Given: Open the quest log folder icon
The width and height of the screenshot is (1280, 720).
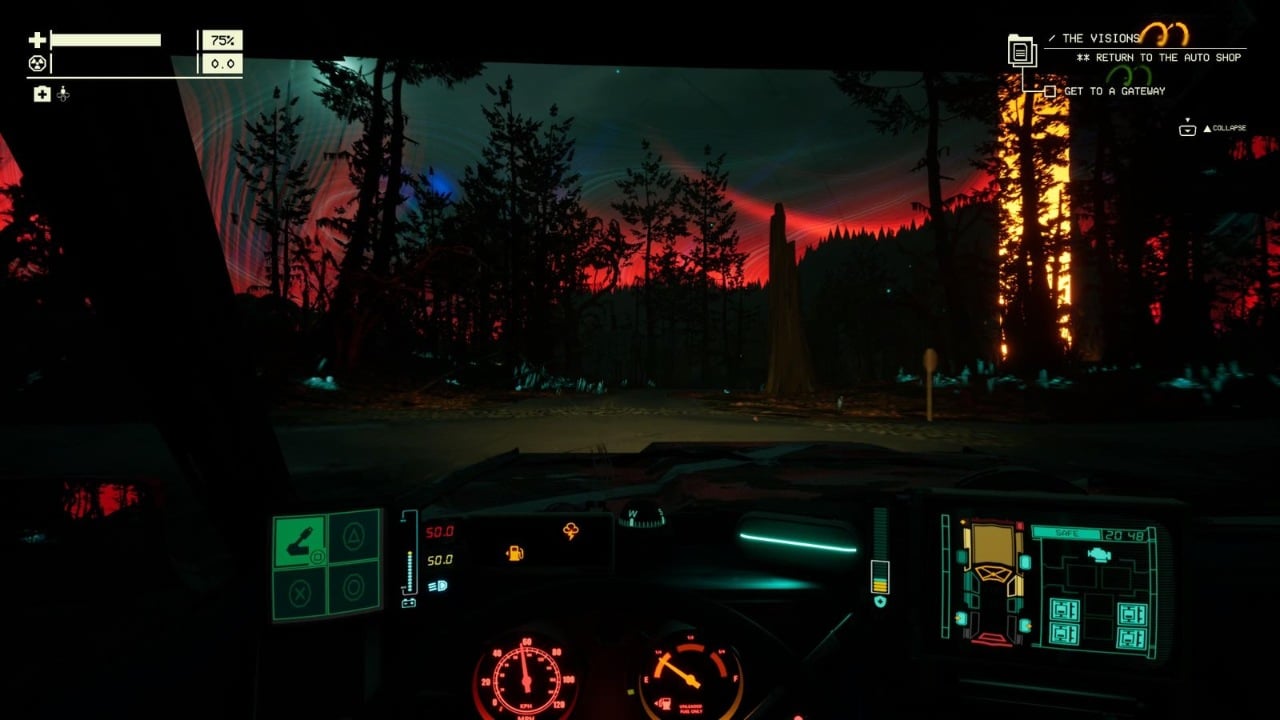Looking at the screenshot, I should 1021,50.
